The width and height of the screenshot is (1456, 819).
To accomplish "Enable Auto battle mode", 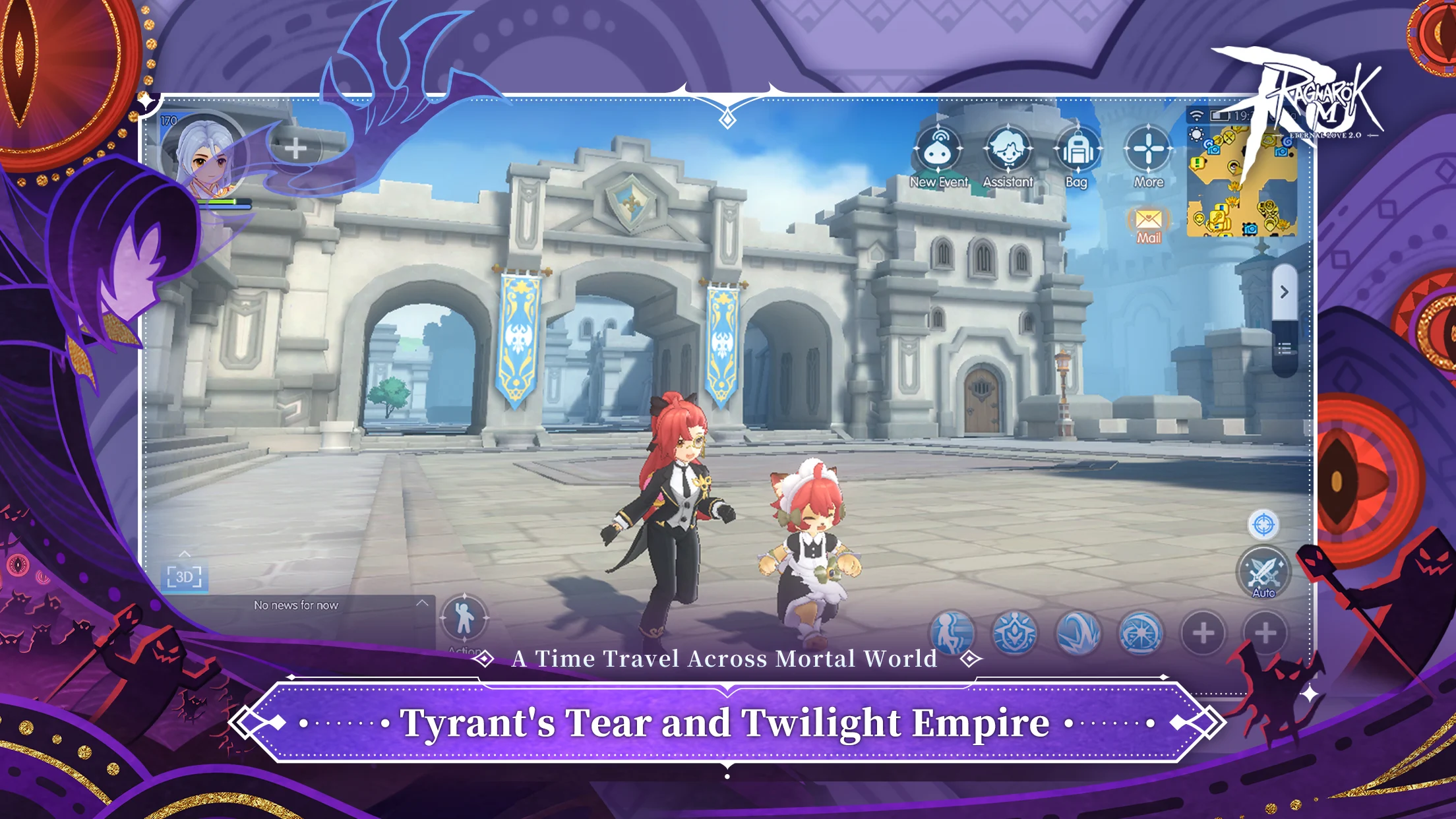I will pos(1265,572).
